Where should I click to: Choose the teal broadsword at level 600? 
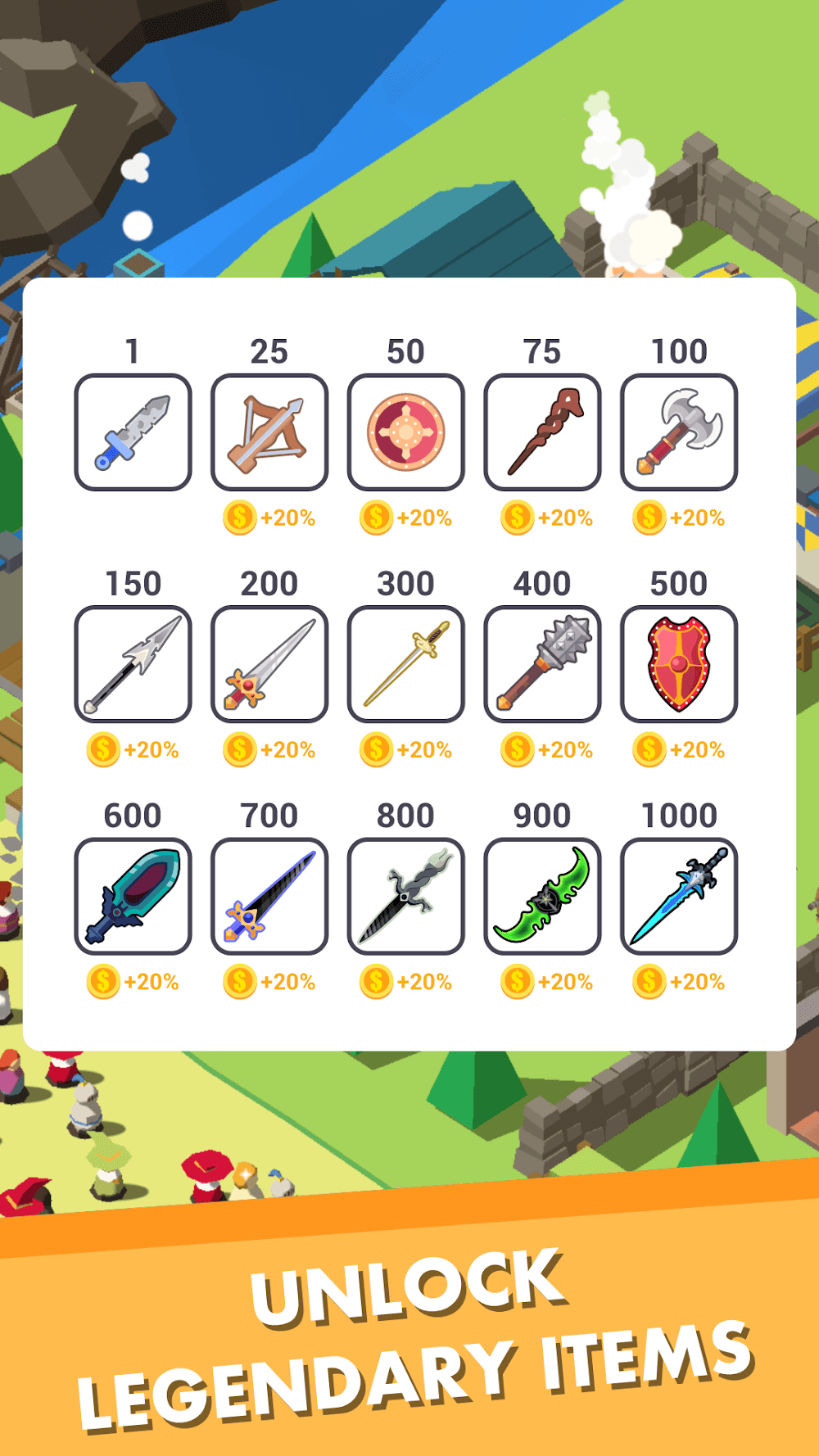133,896
